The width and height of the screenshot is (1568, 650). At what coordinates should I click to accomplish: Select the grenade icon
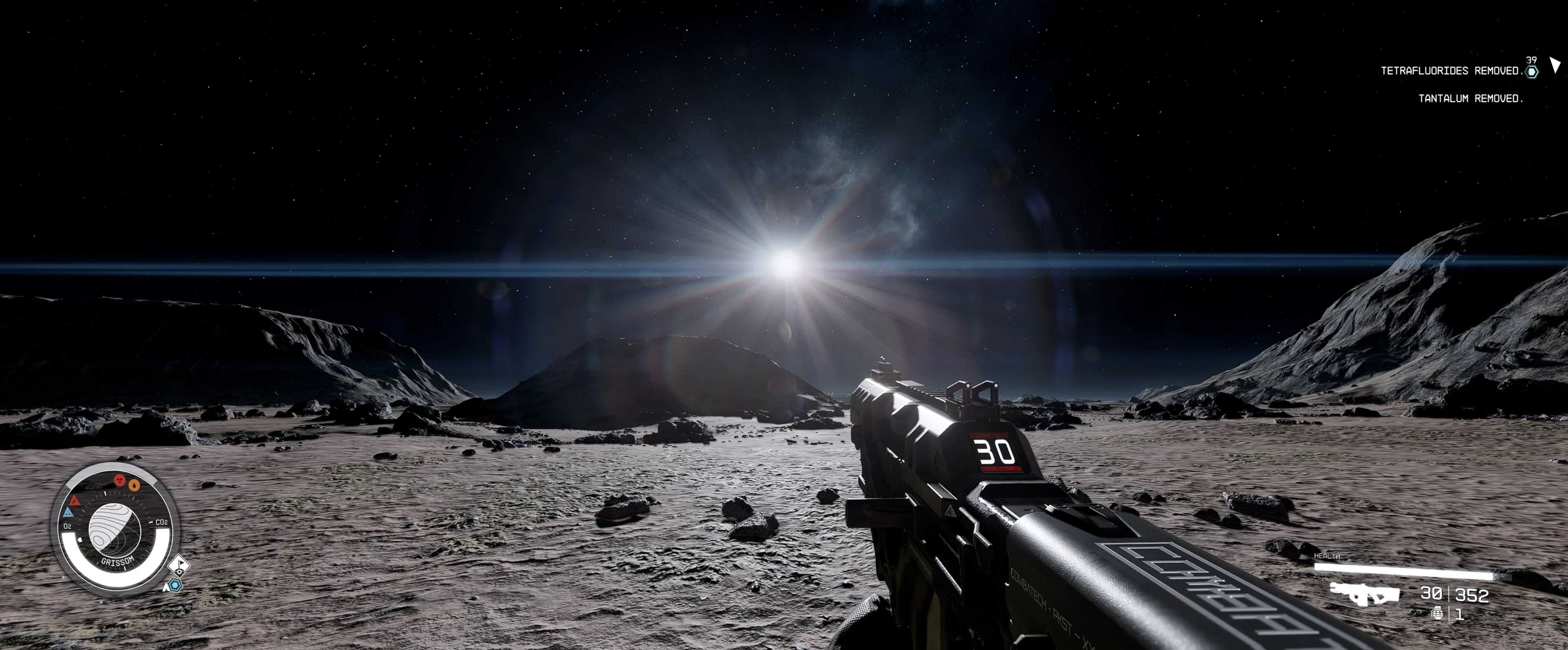tap(1438, 613)
